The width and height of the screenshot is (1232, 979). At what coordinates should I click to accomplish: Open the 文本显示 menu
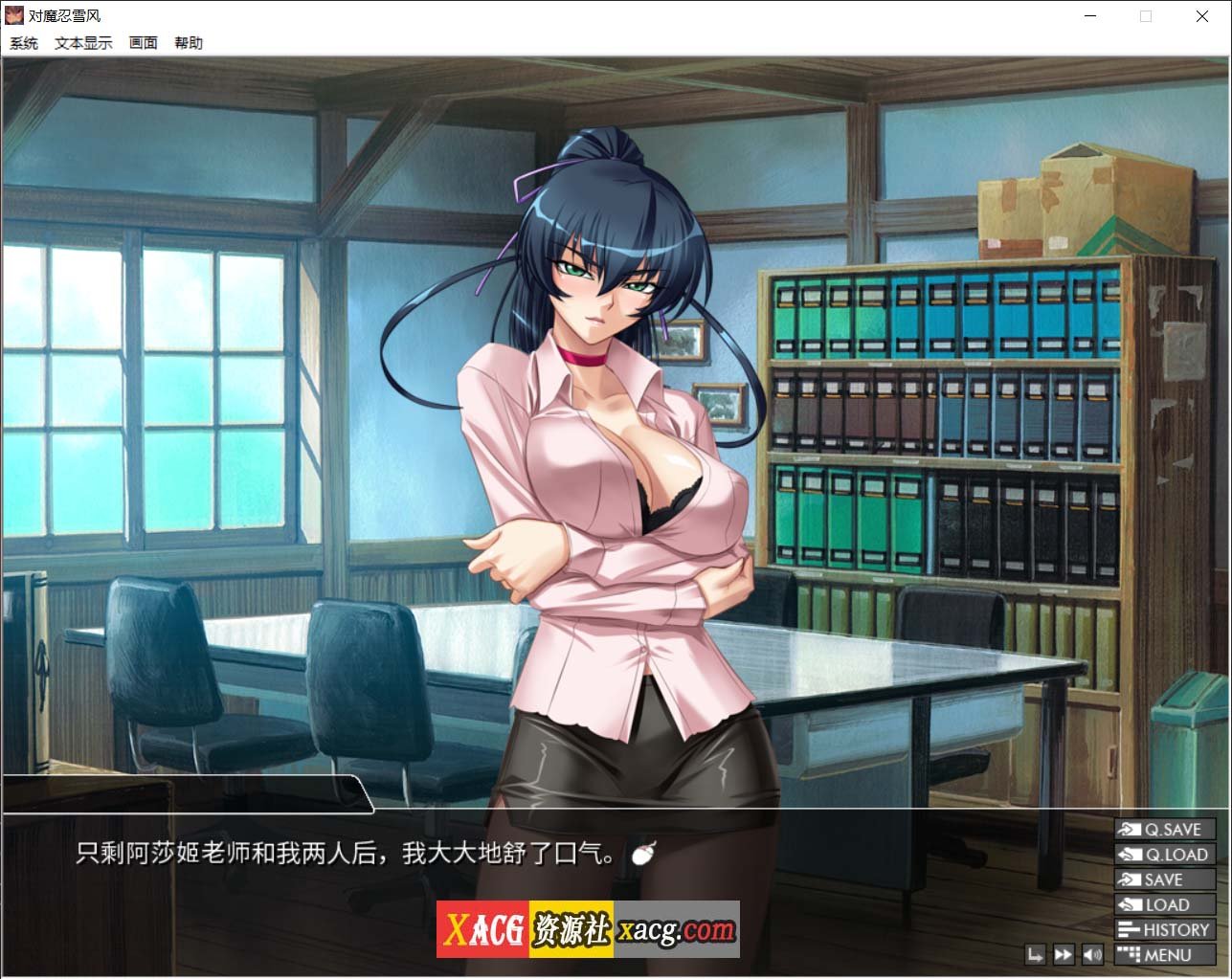click(x=84, y=42)
